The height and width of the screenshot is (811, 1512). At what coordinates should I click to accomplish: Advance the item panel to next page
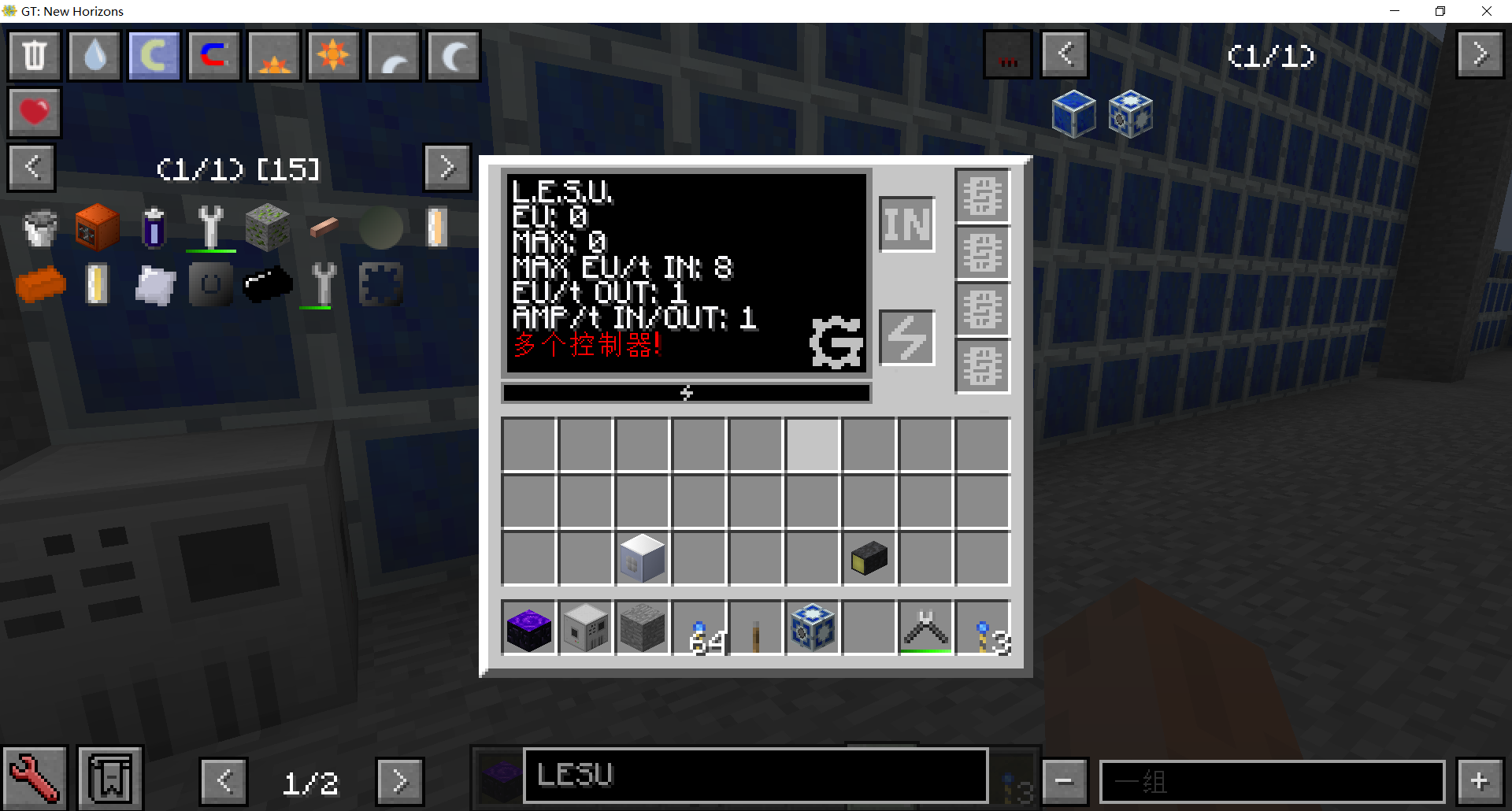coord(1480,55)
